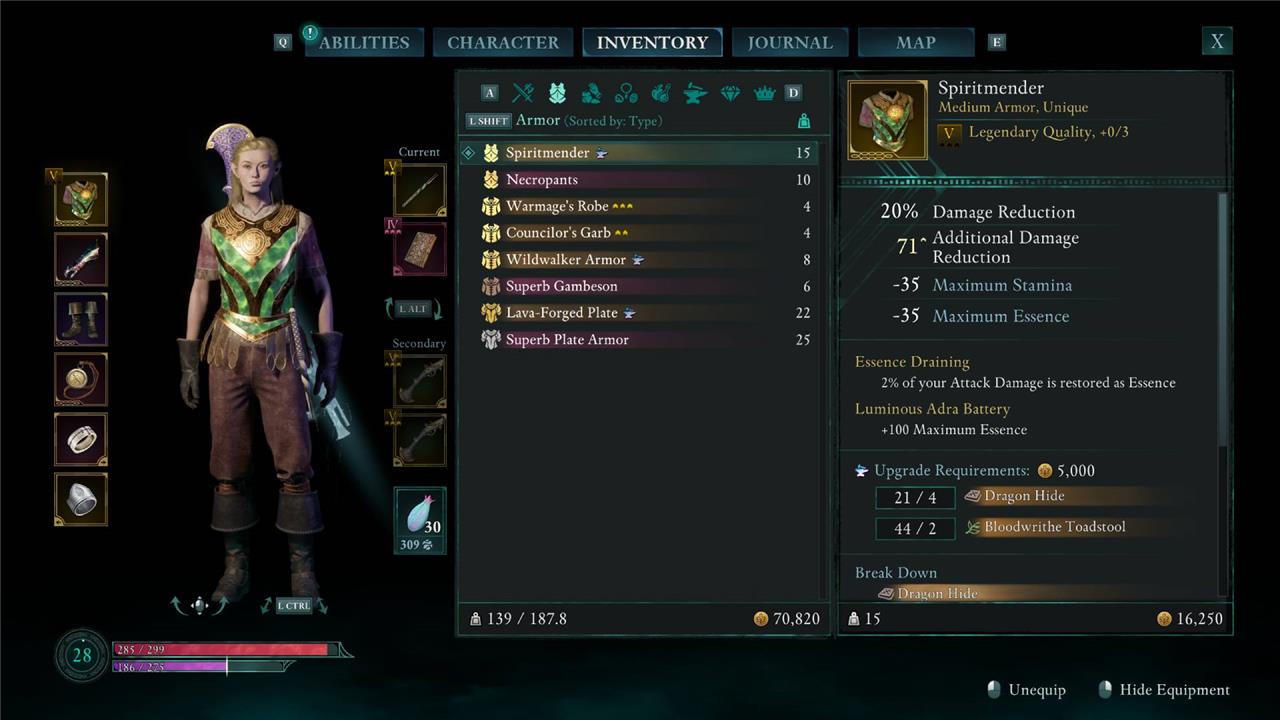Select the equipped boots slot
Screen dimensions: 1280x720
[x=81, y=320]
